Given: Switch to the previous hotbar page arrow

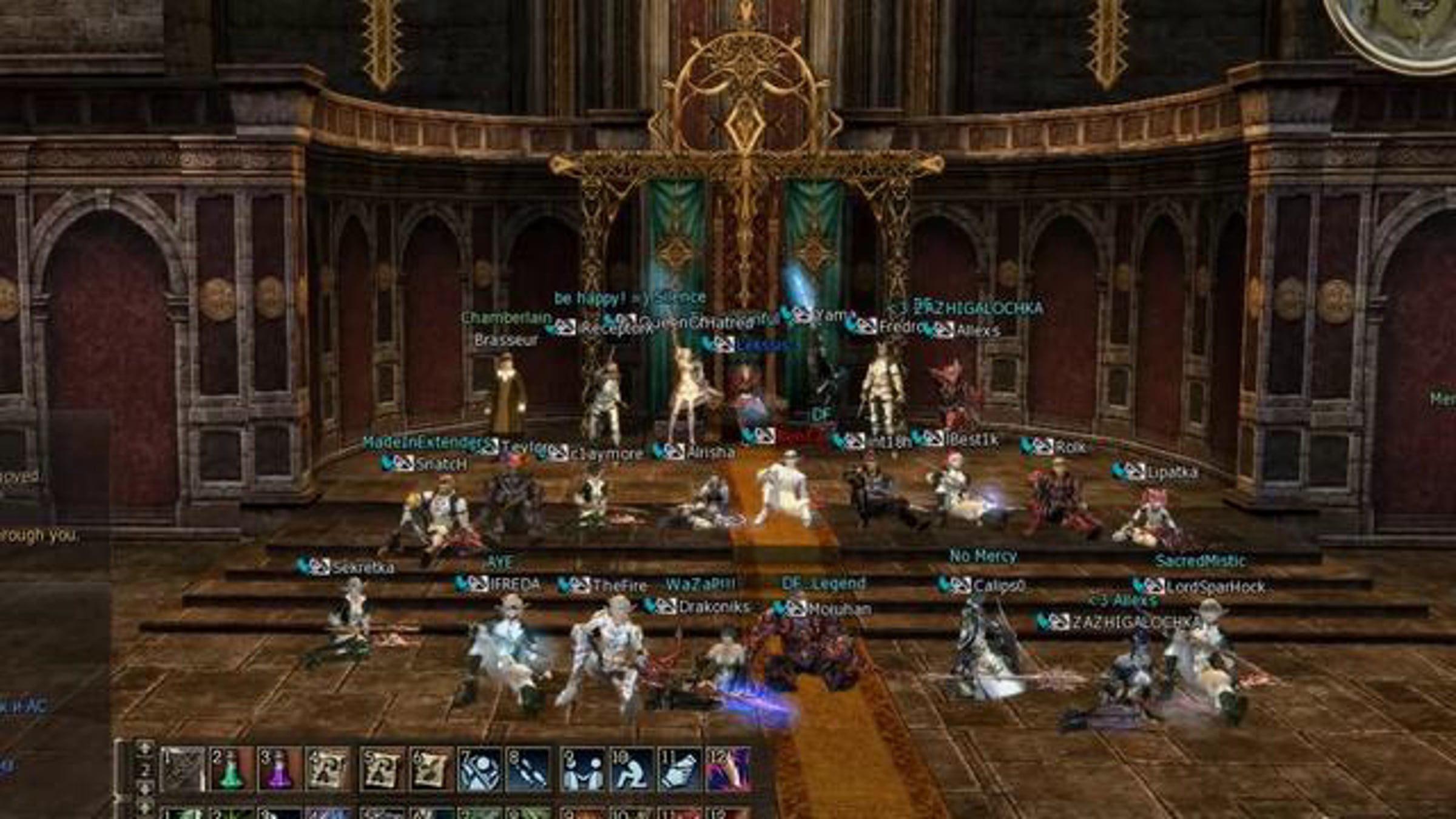Looking at the screenshot, I should [144, 749].
